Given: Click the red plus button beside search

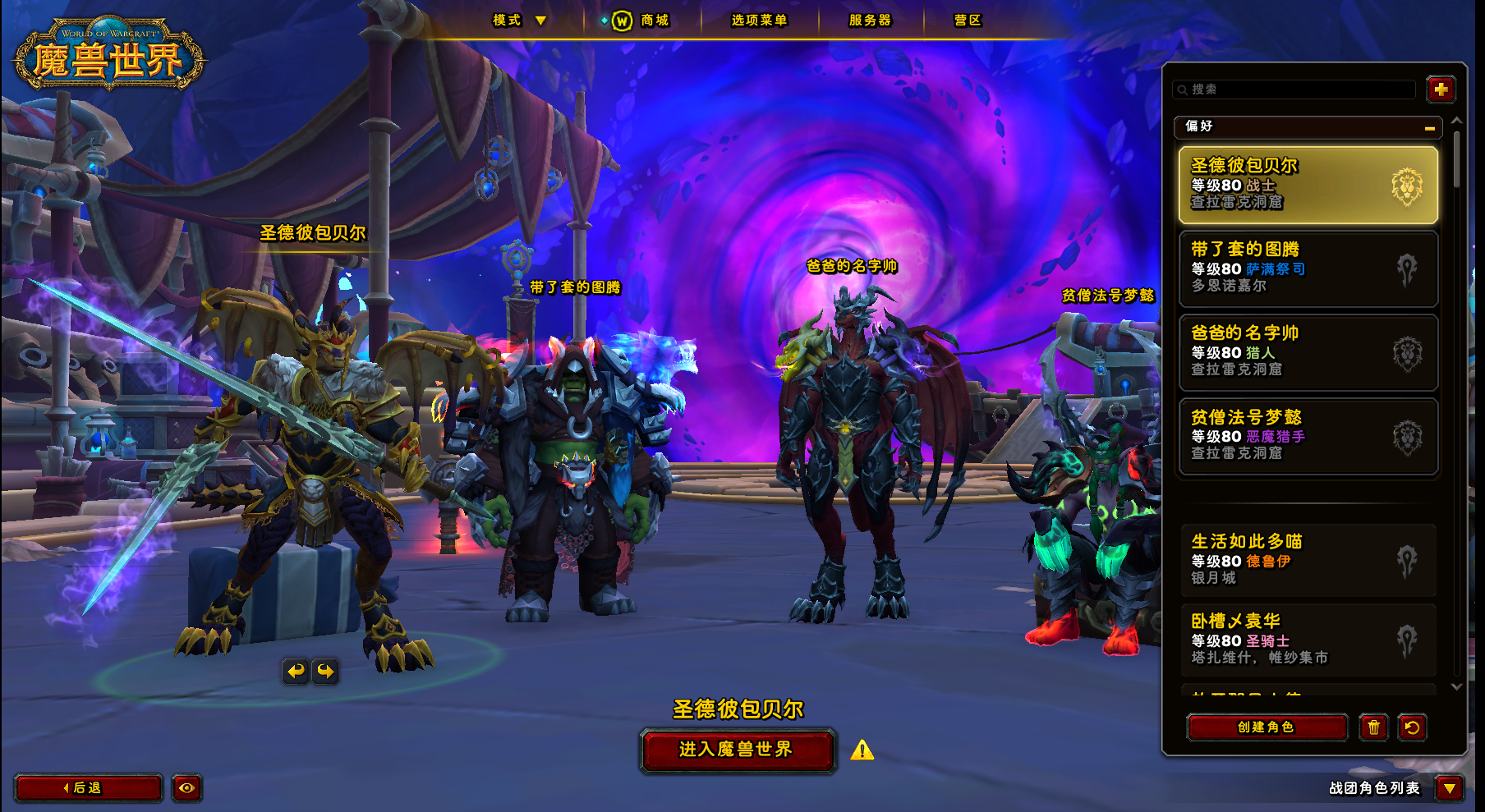Looking at the screenshot, I should tap(1441, 89).
